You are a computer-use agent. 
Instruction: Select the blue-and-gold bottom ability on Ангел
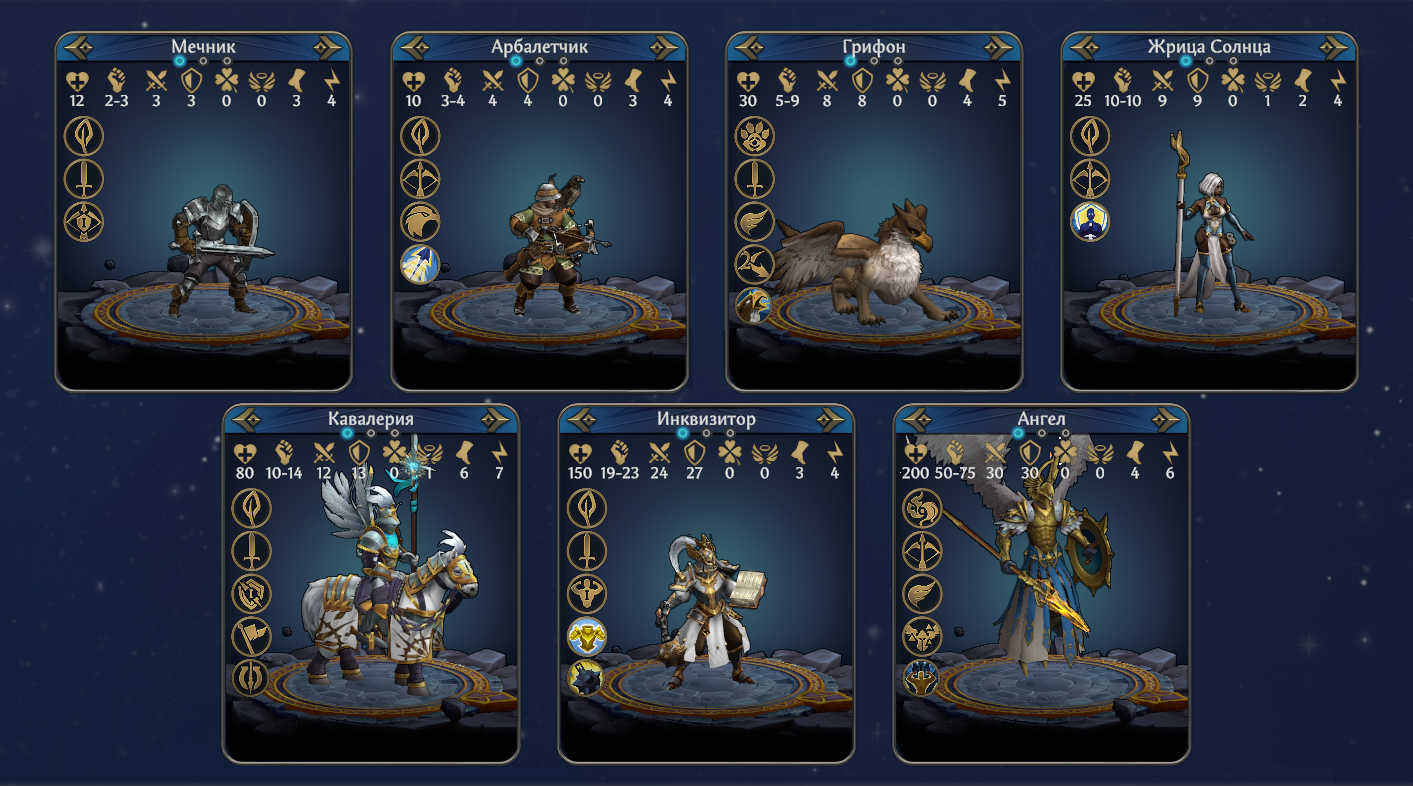(x=922, y=677)
